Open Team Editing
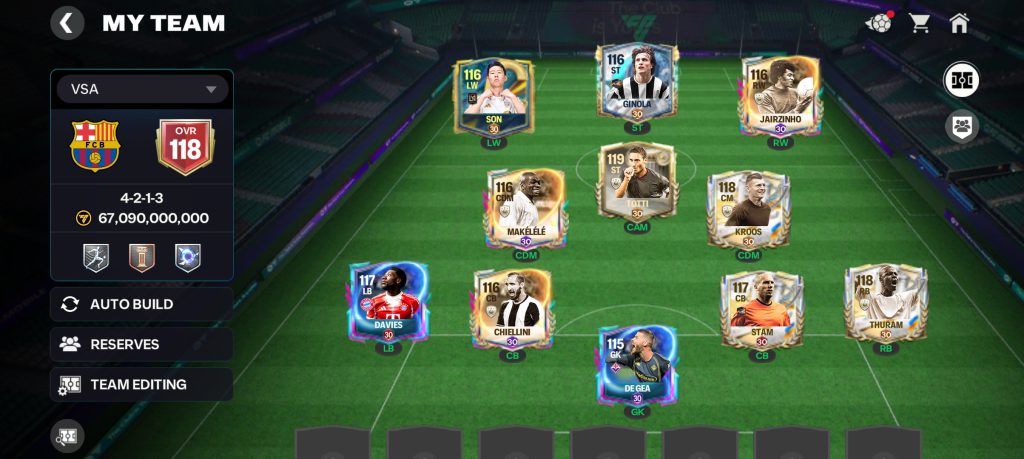Viewport: 1024px width, 459px height. pos(142,384)
